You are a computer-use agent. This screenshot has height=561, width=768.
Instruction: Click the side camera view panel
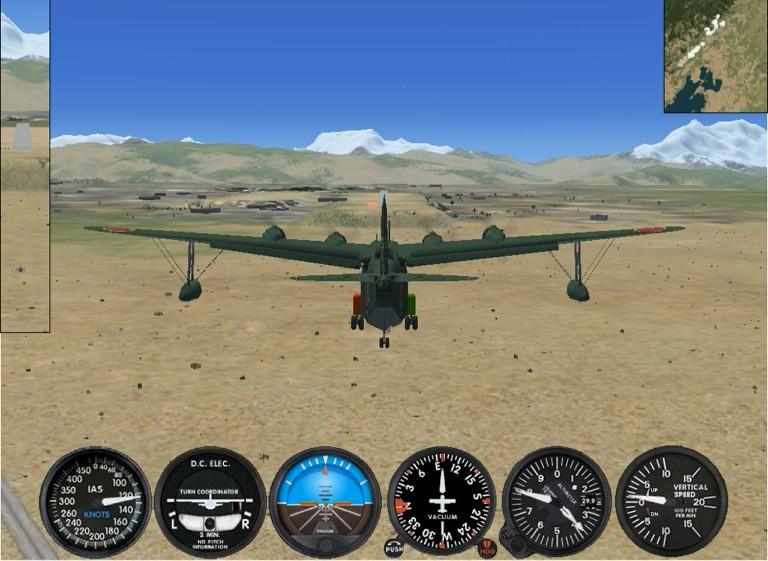tap(24, 166)
